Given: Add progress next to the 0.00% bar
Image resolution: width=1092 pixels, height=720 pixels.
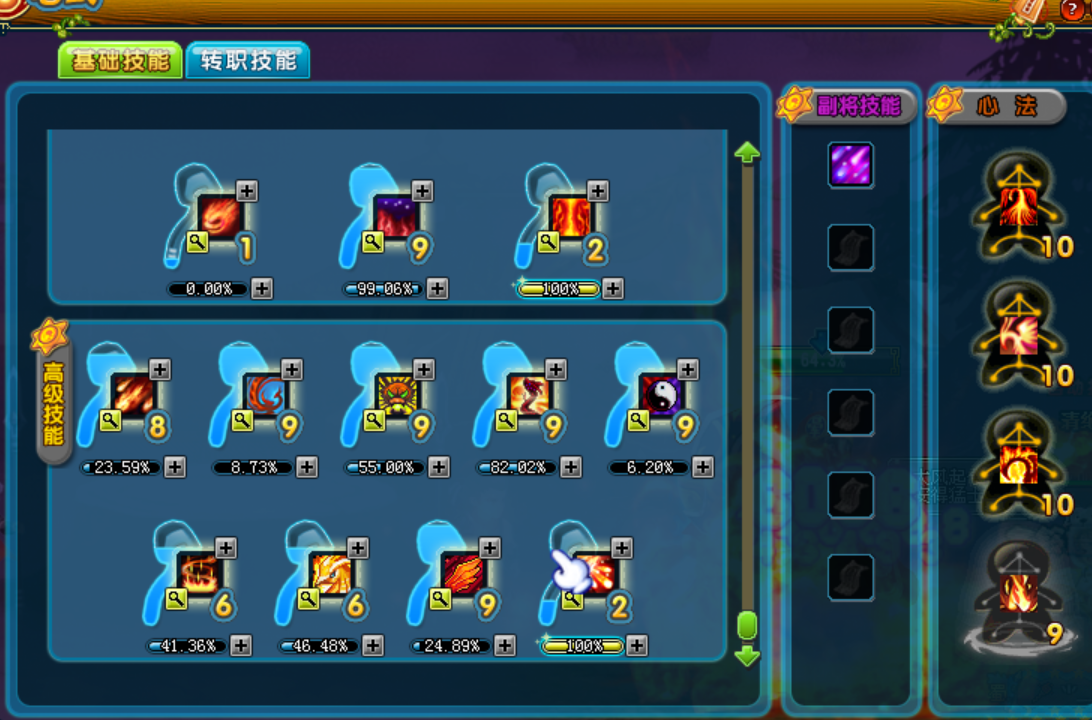Looking at the screenshot, I should click(x=262, y=289).
